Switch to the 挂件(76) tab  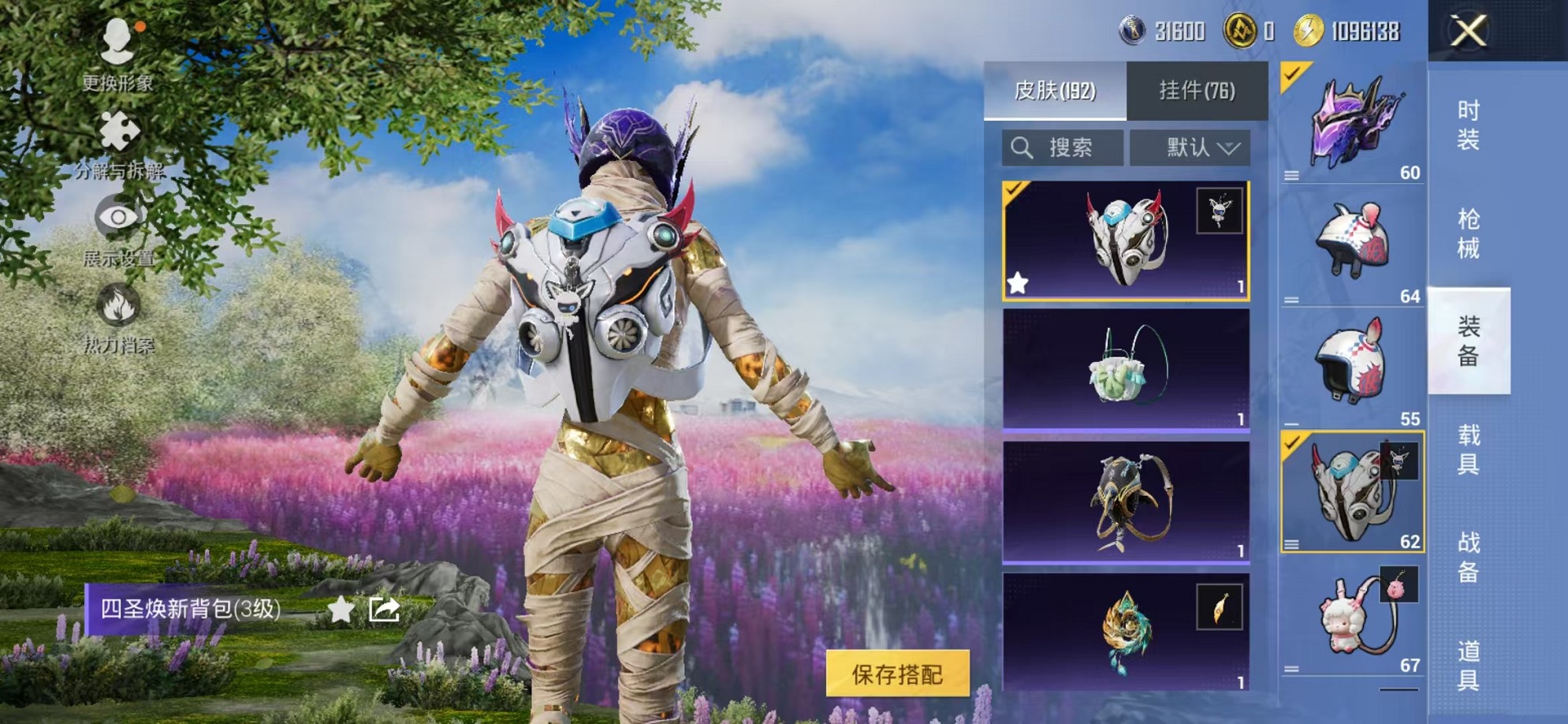1196,91
